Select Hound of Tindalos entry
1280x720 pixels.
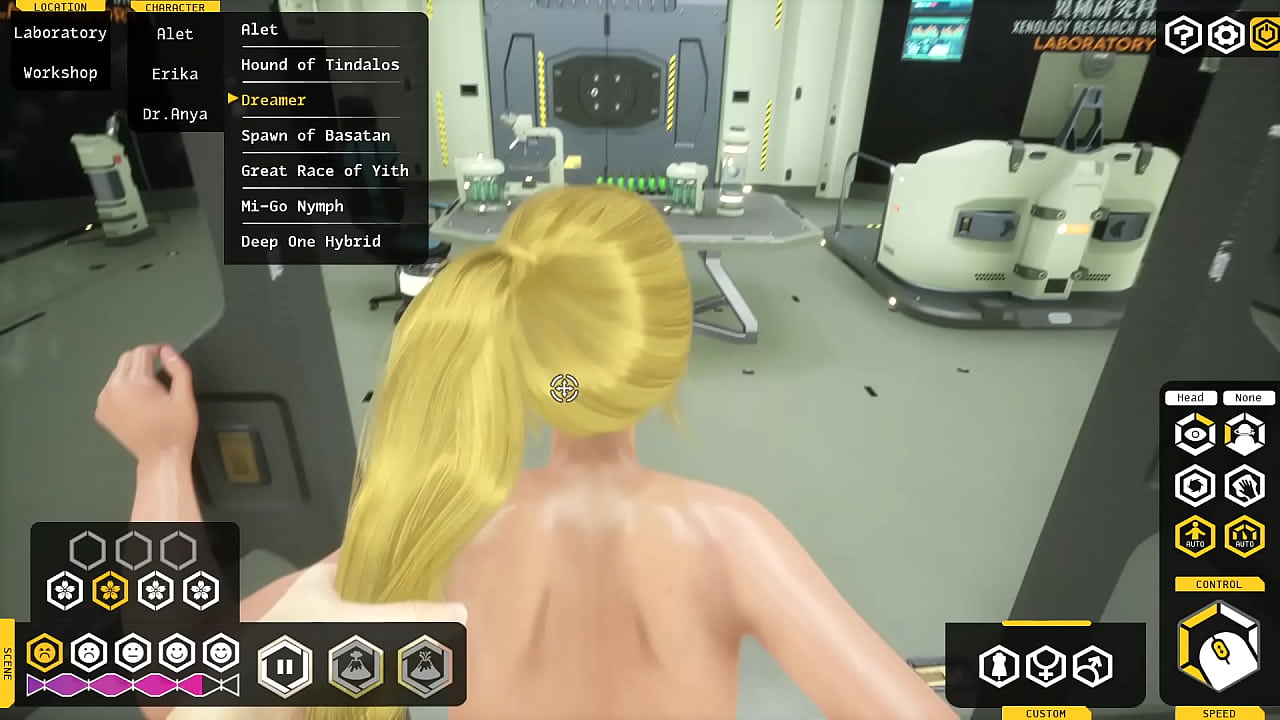[320, 65]
